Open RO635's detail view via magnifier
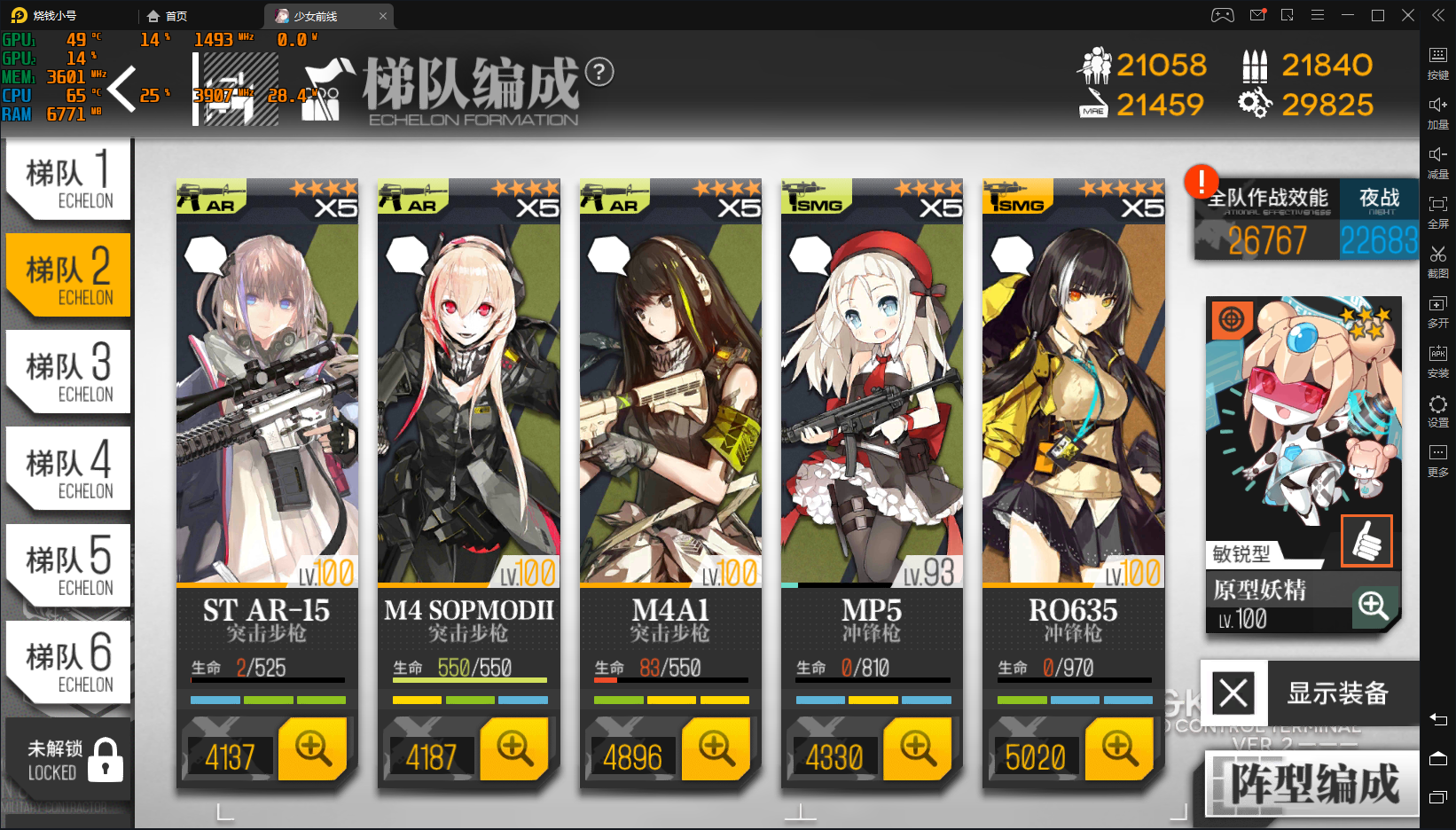Screen dimensions: 1456x830 point(1120,749)
